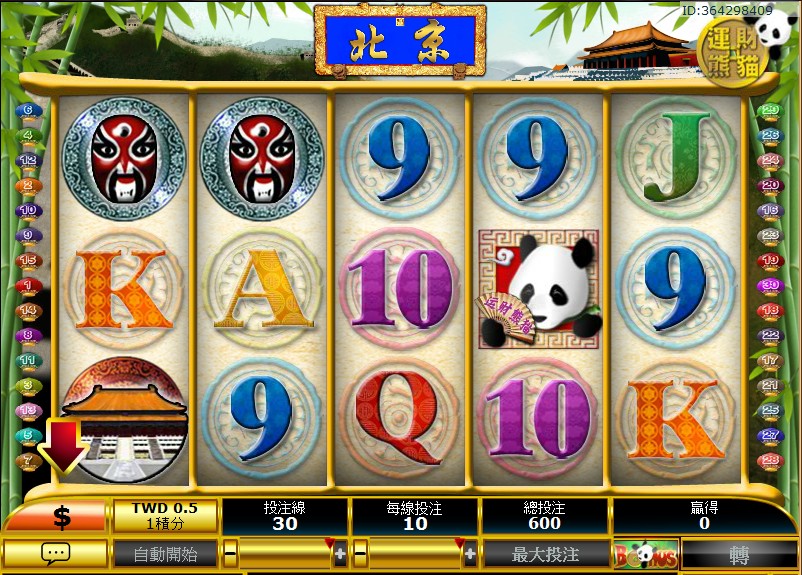
Task: Choose payline marker number 1
Action: 28,285
